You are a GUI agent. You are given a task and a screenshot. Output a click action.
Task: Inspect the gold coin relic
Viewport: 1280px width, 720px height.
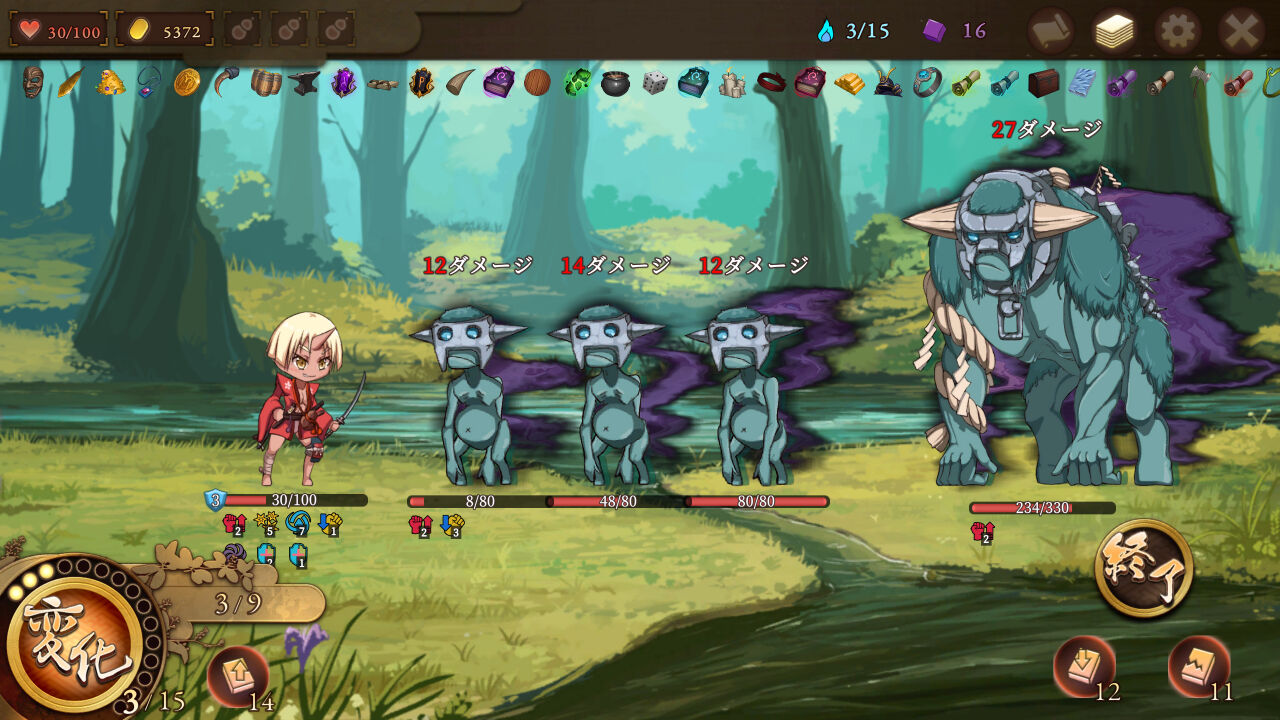click(187, 82)
